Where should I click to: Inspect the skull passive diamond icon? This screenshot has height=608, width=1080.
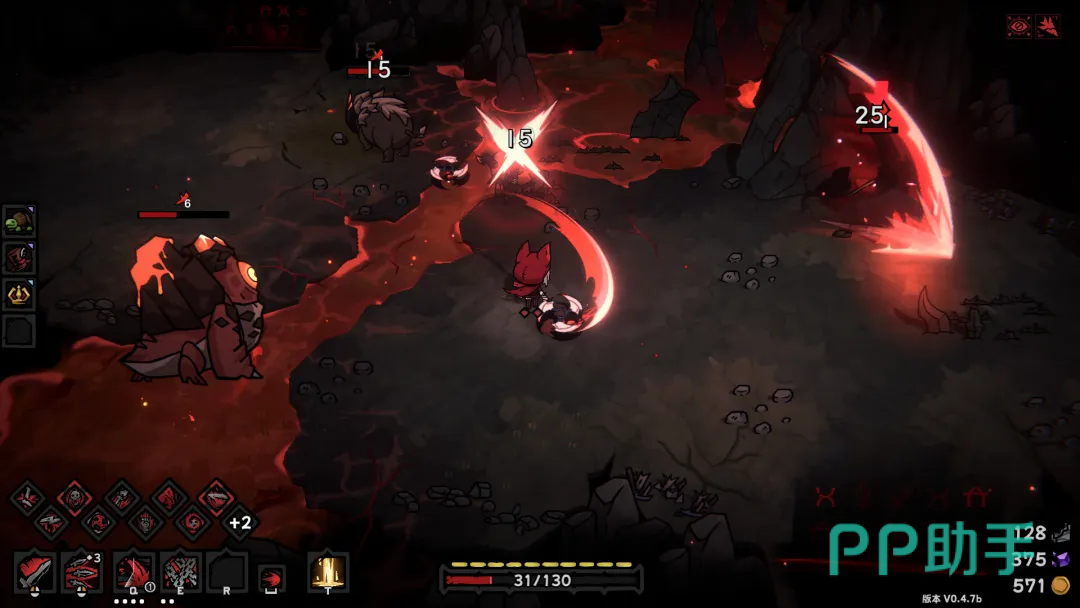74,497
